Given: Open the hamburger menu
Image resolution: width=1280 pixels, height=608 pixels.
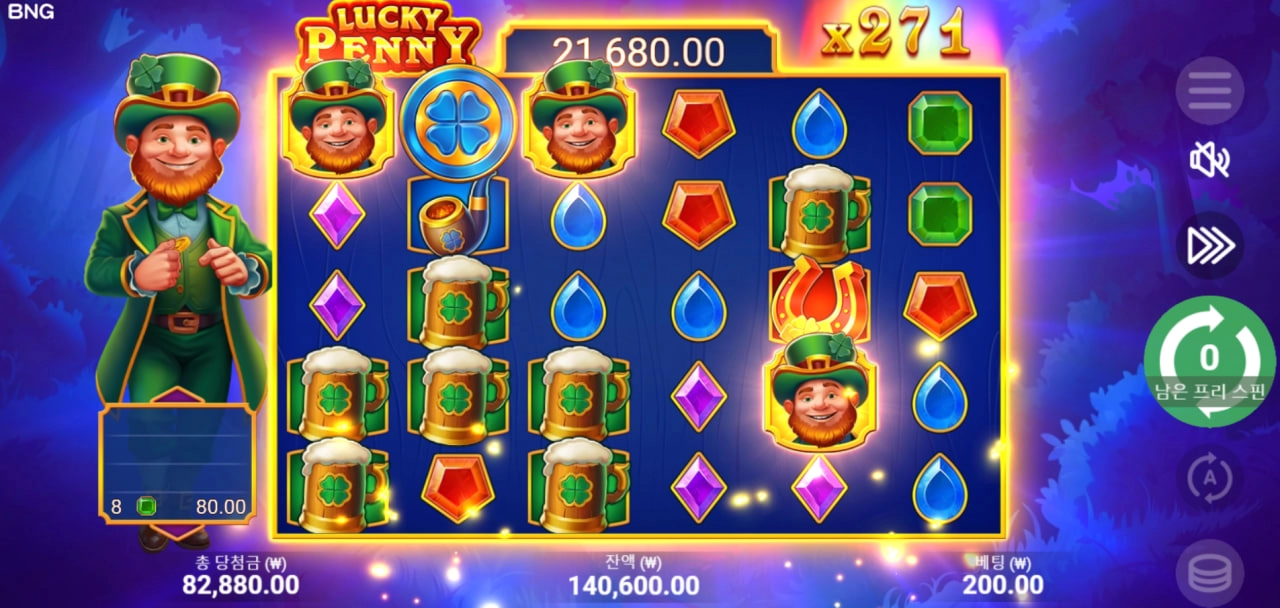Looking at the screenshot, I should pos(1209,91).
